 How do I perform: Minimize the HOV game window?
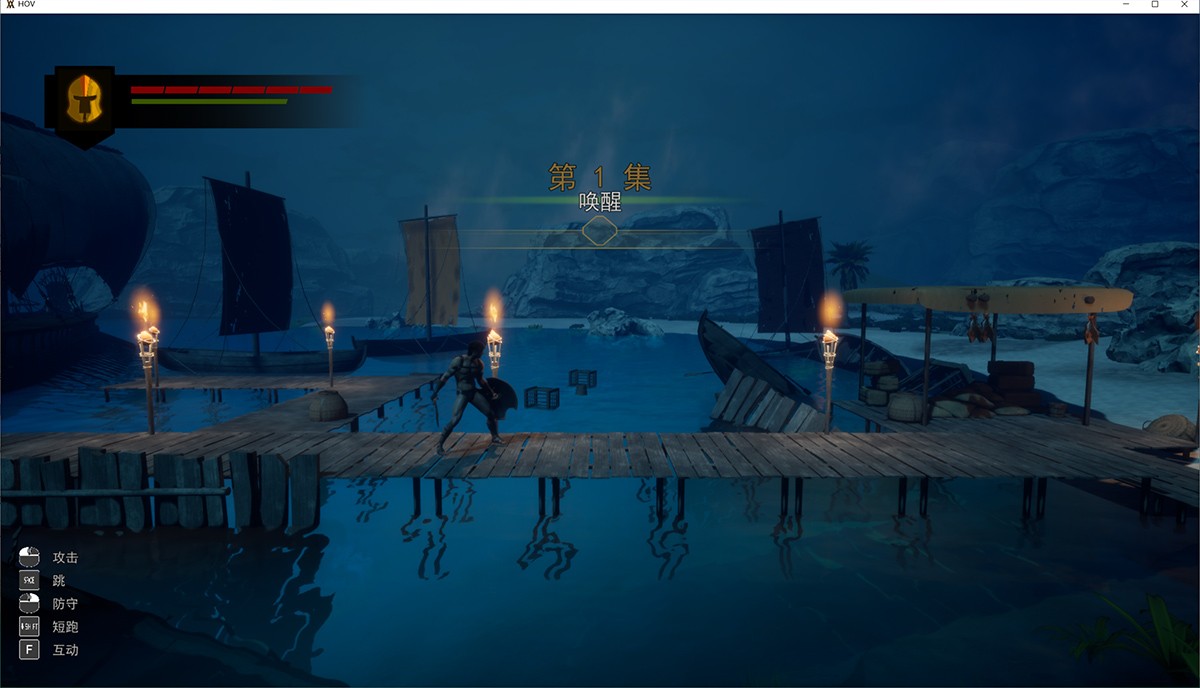(x=1127, y=5)
